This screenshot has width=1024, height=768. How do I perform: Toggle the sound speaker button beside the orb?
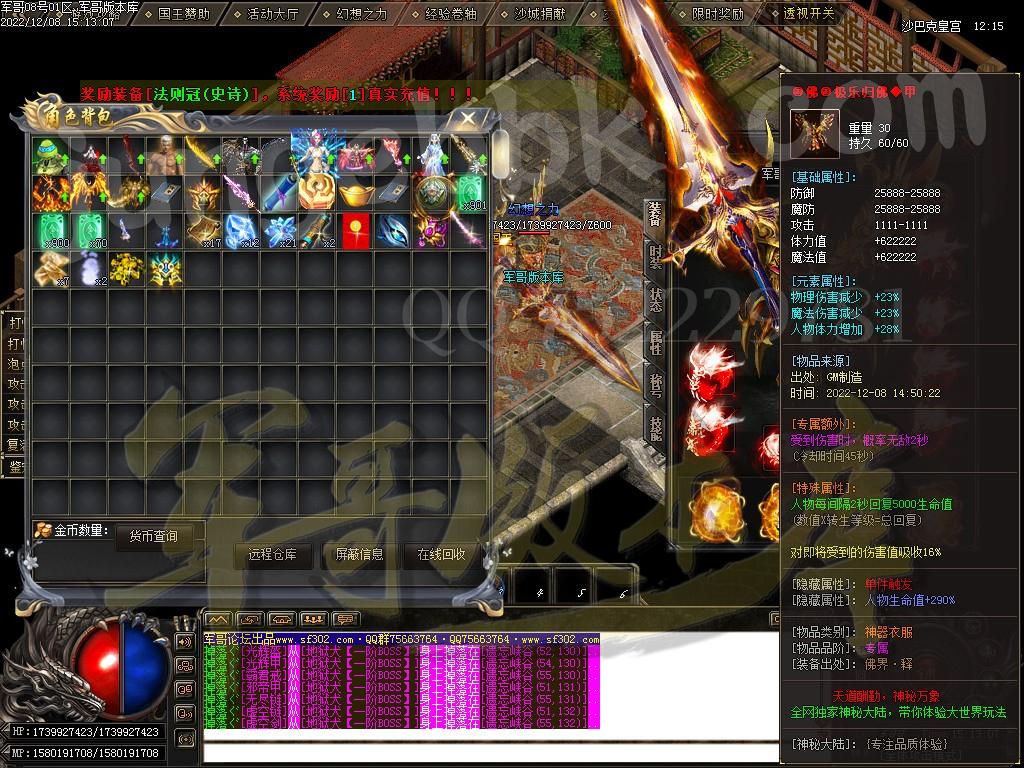pyautogui.click(x=185, y=641)
